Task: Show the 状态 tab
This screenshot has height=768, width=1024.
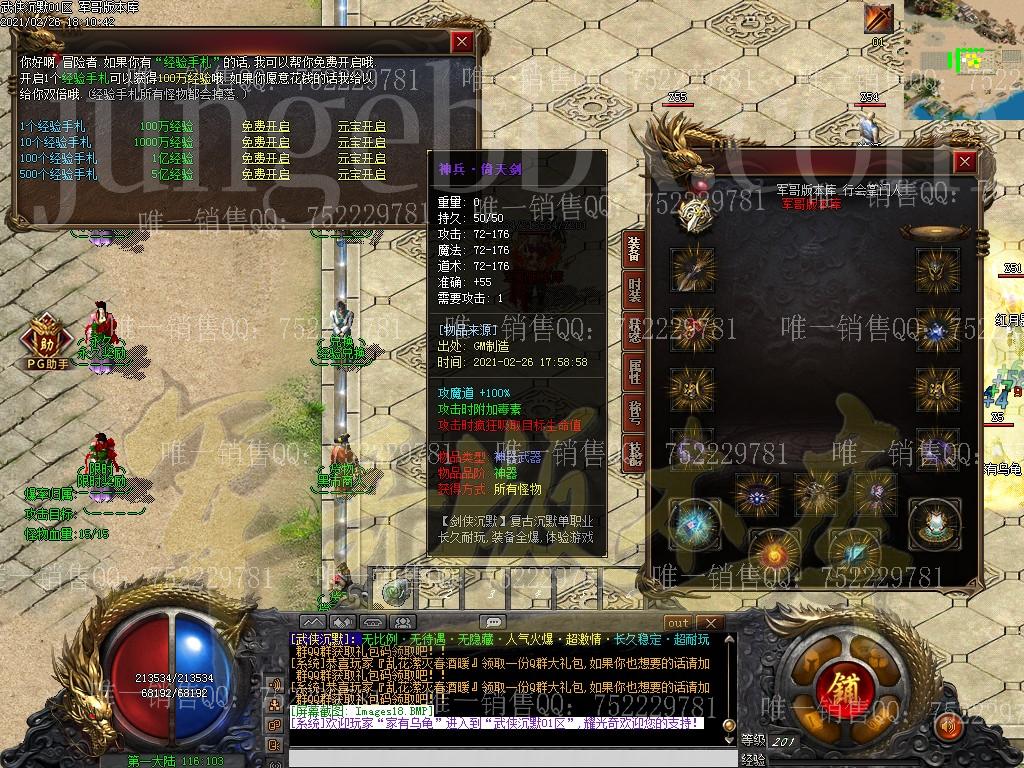Action: [634, 332]
